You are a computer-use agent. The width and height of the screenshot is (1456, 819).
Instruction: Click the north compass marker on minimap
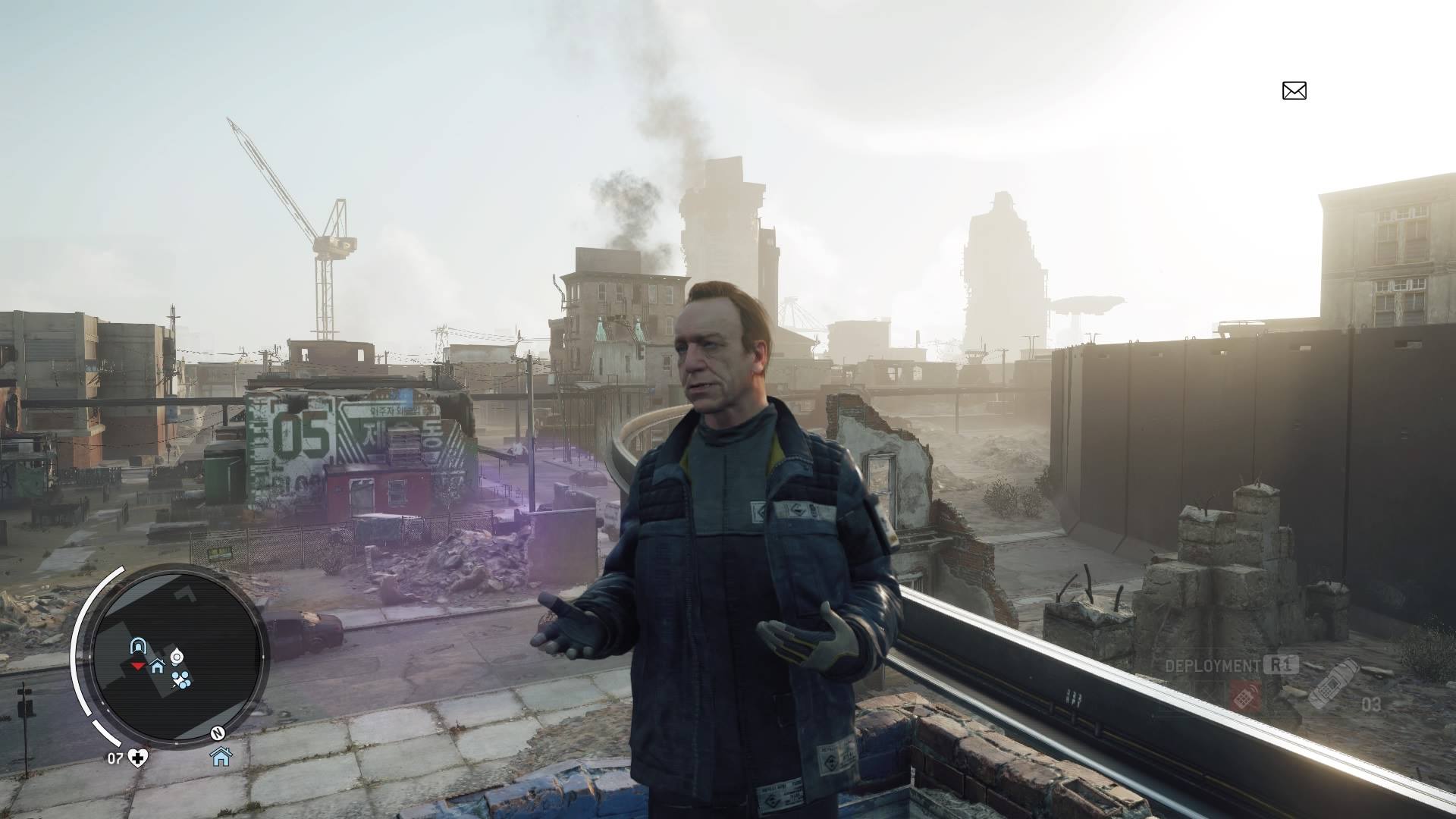[x=218, y=733]
